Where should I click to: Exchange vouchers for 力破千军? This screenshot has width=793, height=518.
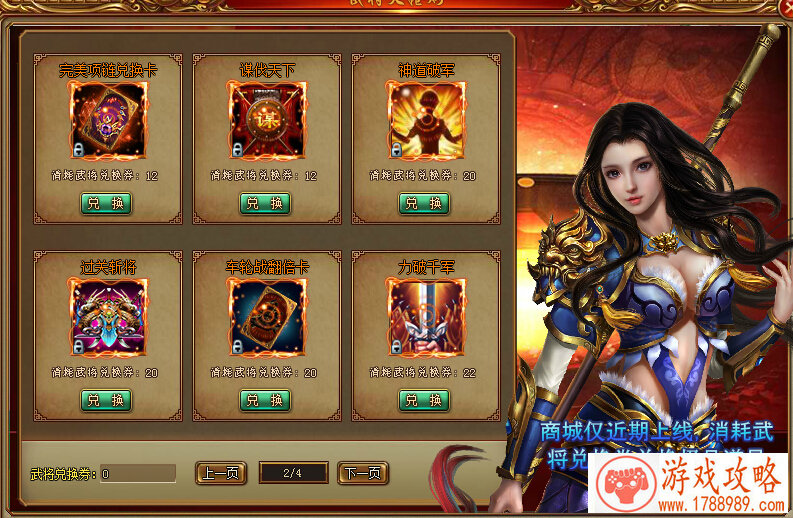coord(424,400)
